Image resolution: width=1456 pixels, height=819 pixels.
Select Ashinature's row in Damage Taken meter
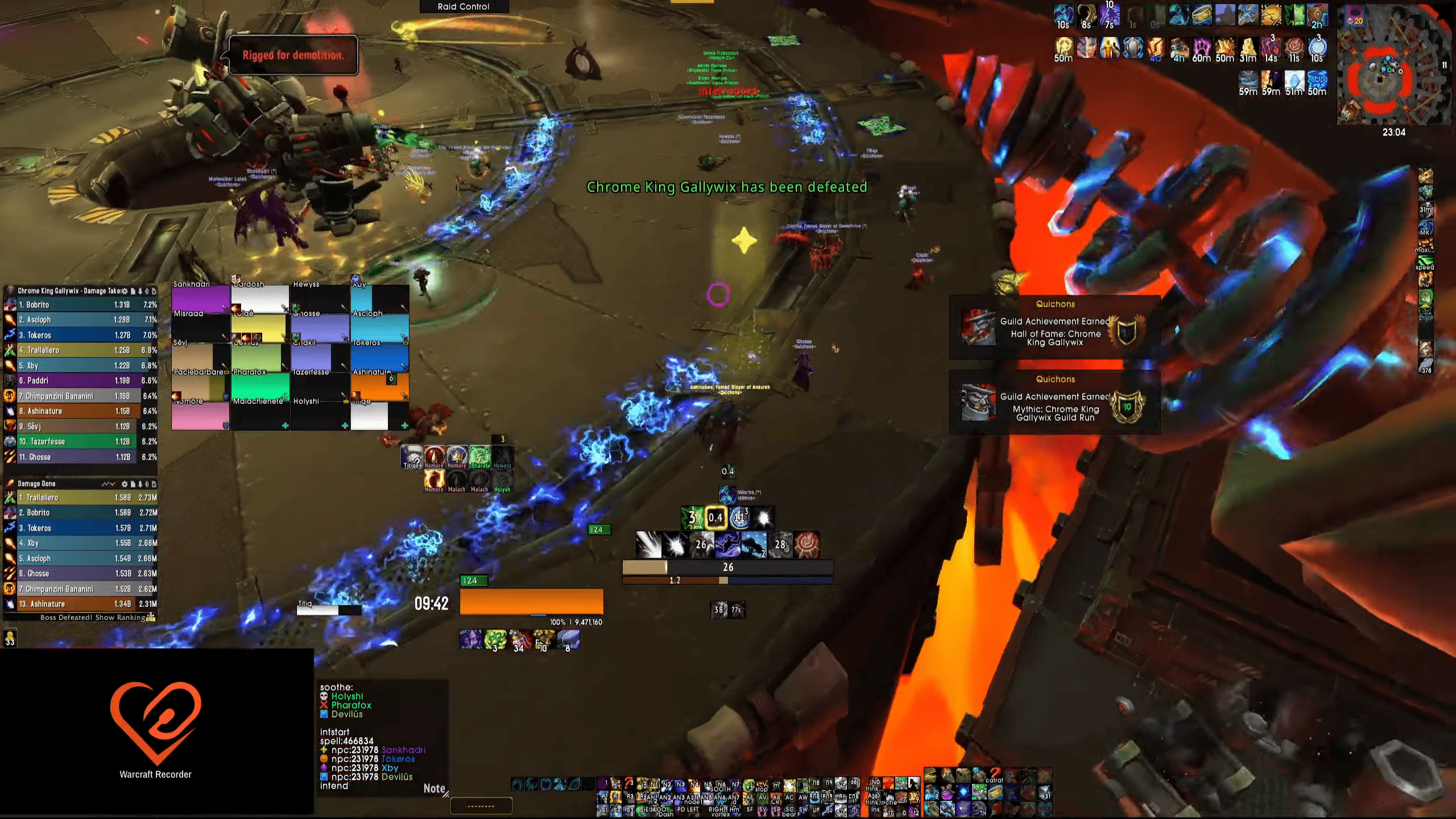(80, 411)
